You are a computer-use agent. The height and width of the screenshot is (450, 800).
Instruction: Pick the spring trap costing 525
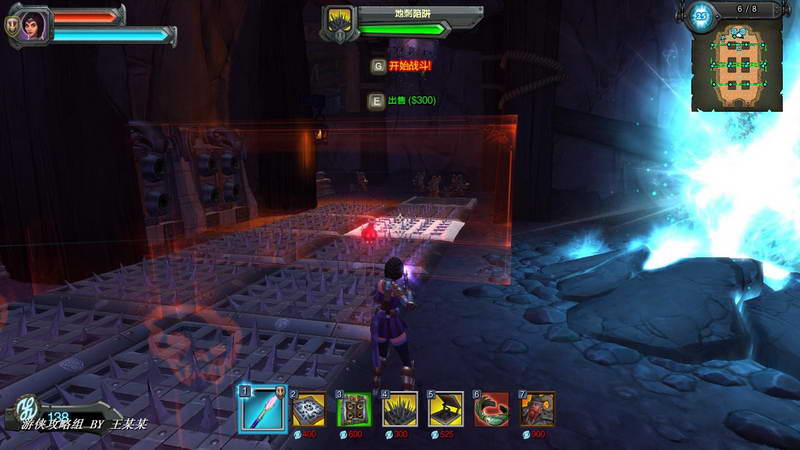pyautogui.click(x=446, y=409)
